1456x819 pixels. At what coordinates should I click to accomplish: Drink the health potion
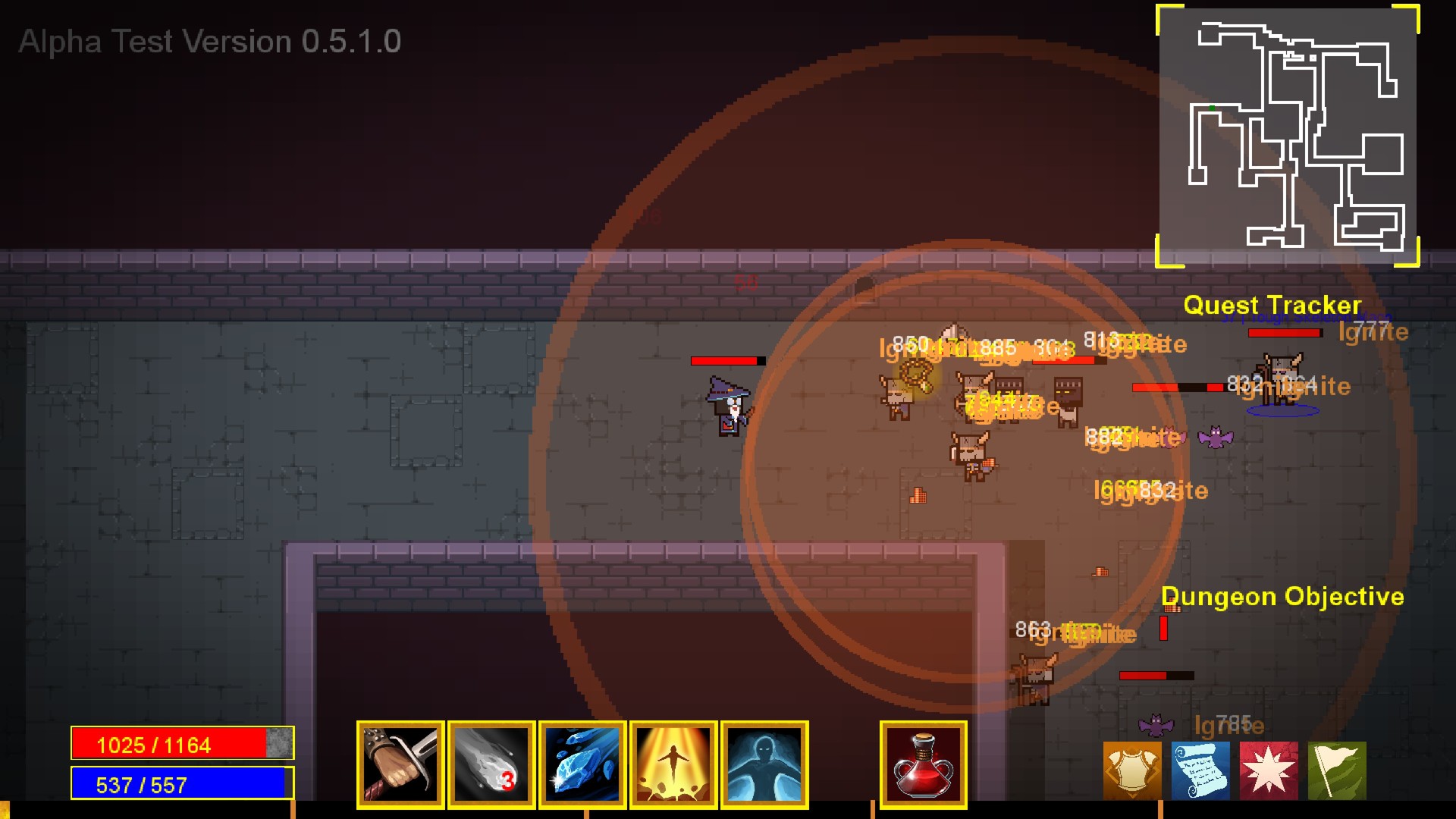922,764
